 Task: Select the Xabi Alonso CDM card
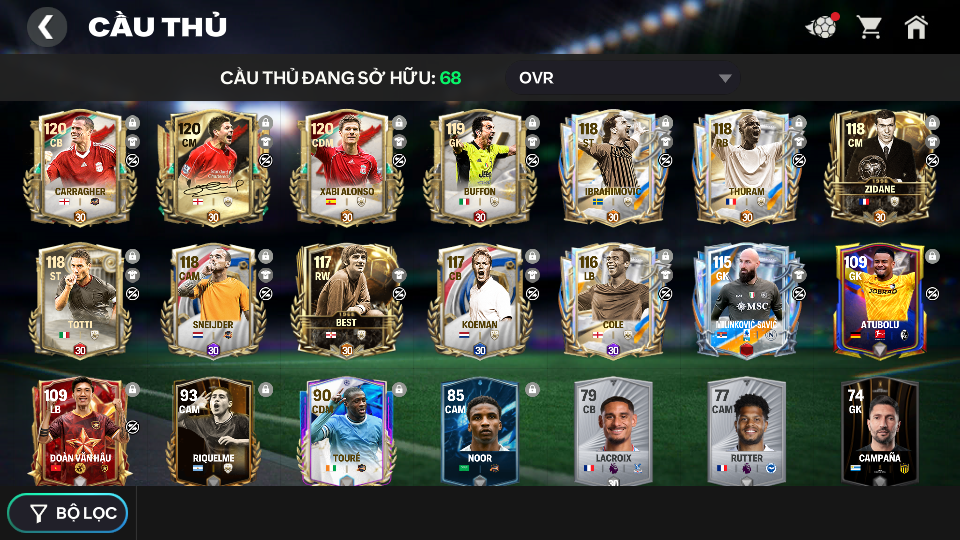coord(347,168)
